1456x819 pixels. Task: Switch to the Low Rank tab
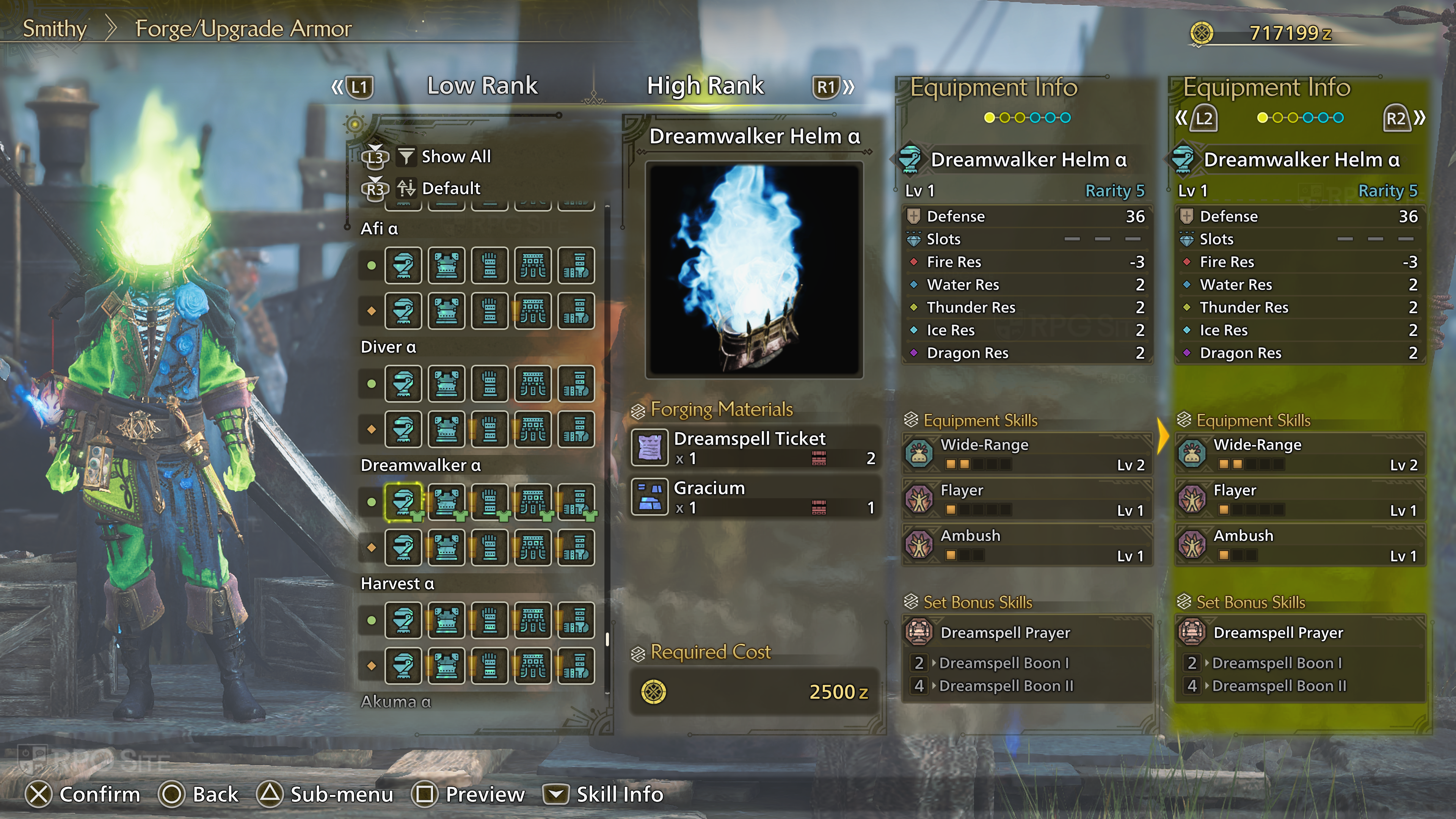[x=482, y=86]
